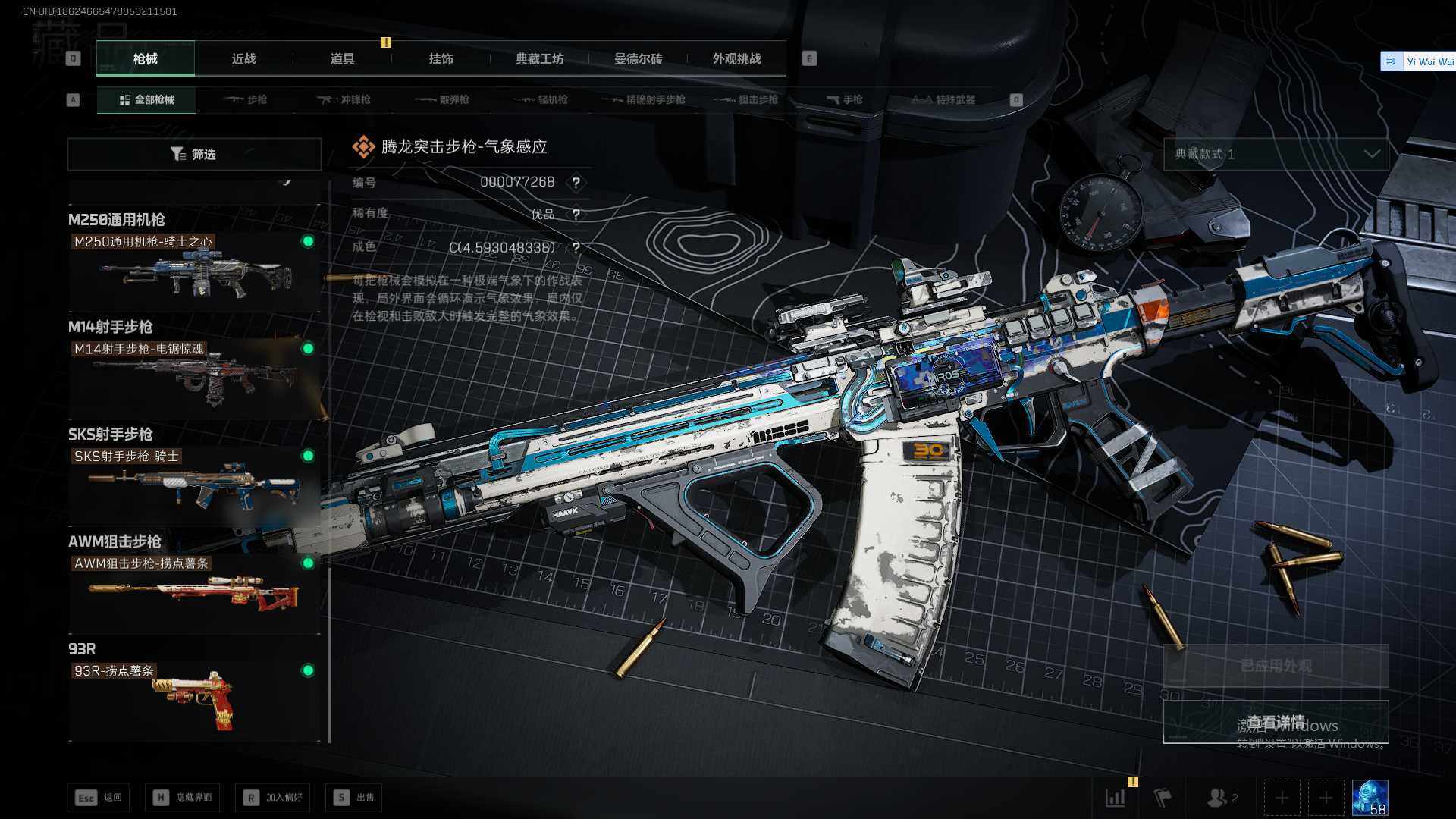Click the 查看详情 view details button

click(1276, 722)
